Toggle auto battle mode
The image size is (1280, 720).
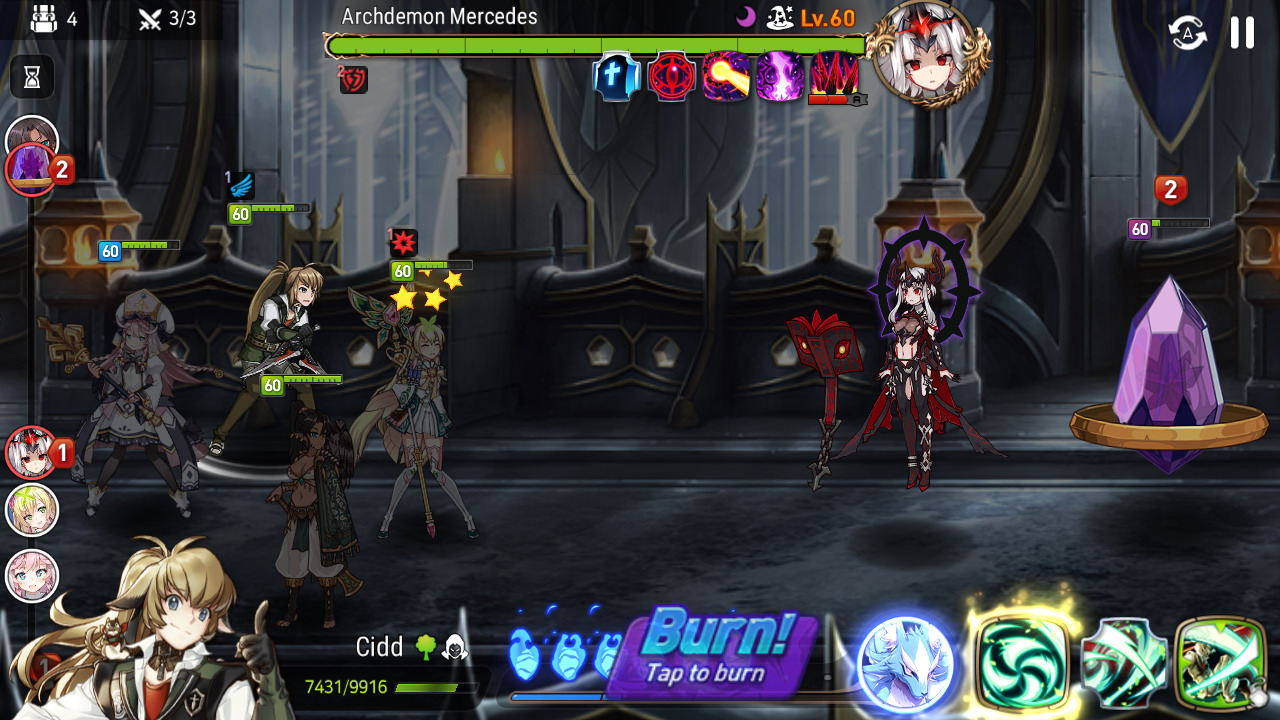coord(1187,32)
